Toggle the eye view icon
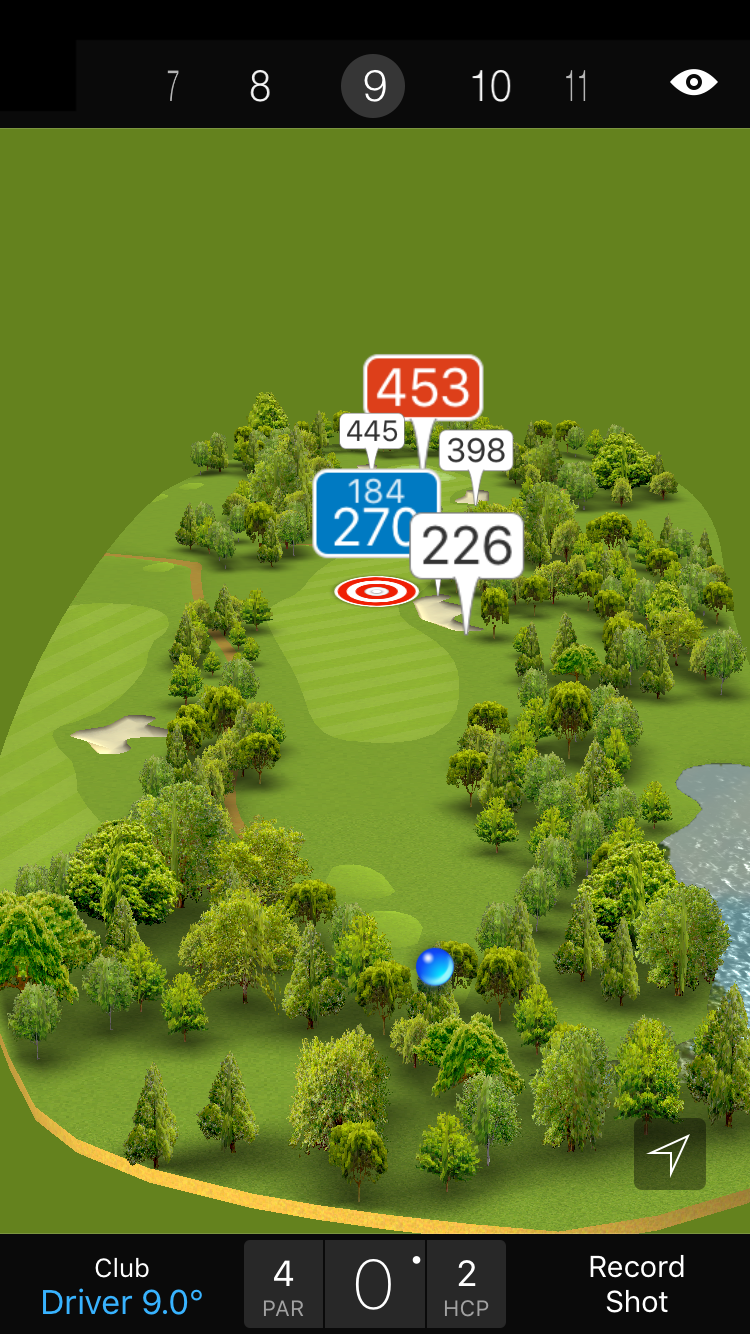This screenshot has height=1334, width=750. click(x=693, y=82)
